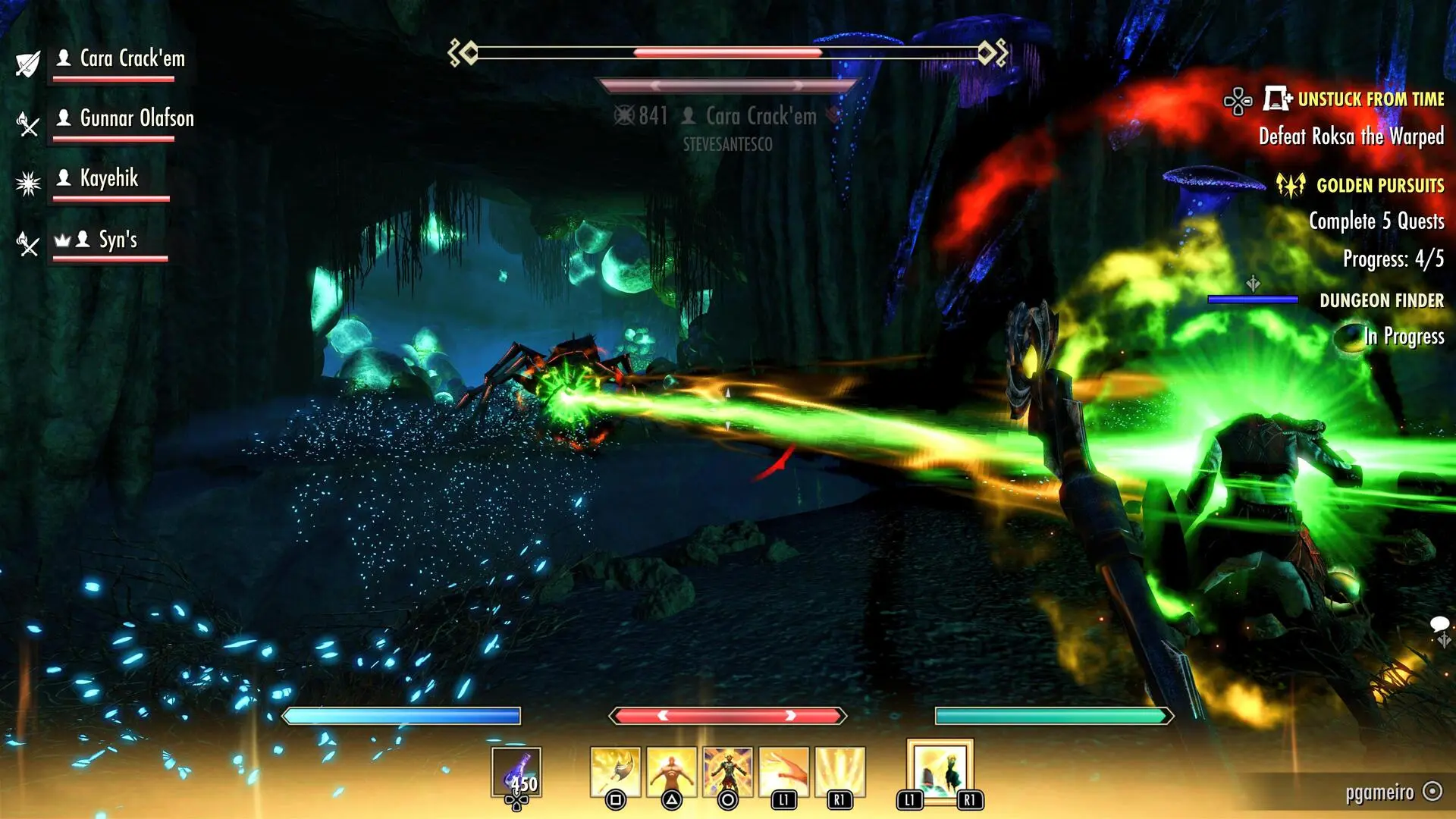This screenshot has width=1456, height=819.
Task: Open the Dungeon Finder status
Action: pyautogui.click(x=1381, y=301)
